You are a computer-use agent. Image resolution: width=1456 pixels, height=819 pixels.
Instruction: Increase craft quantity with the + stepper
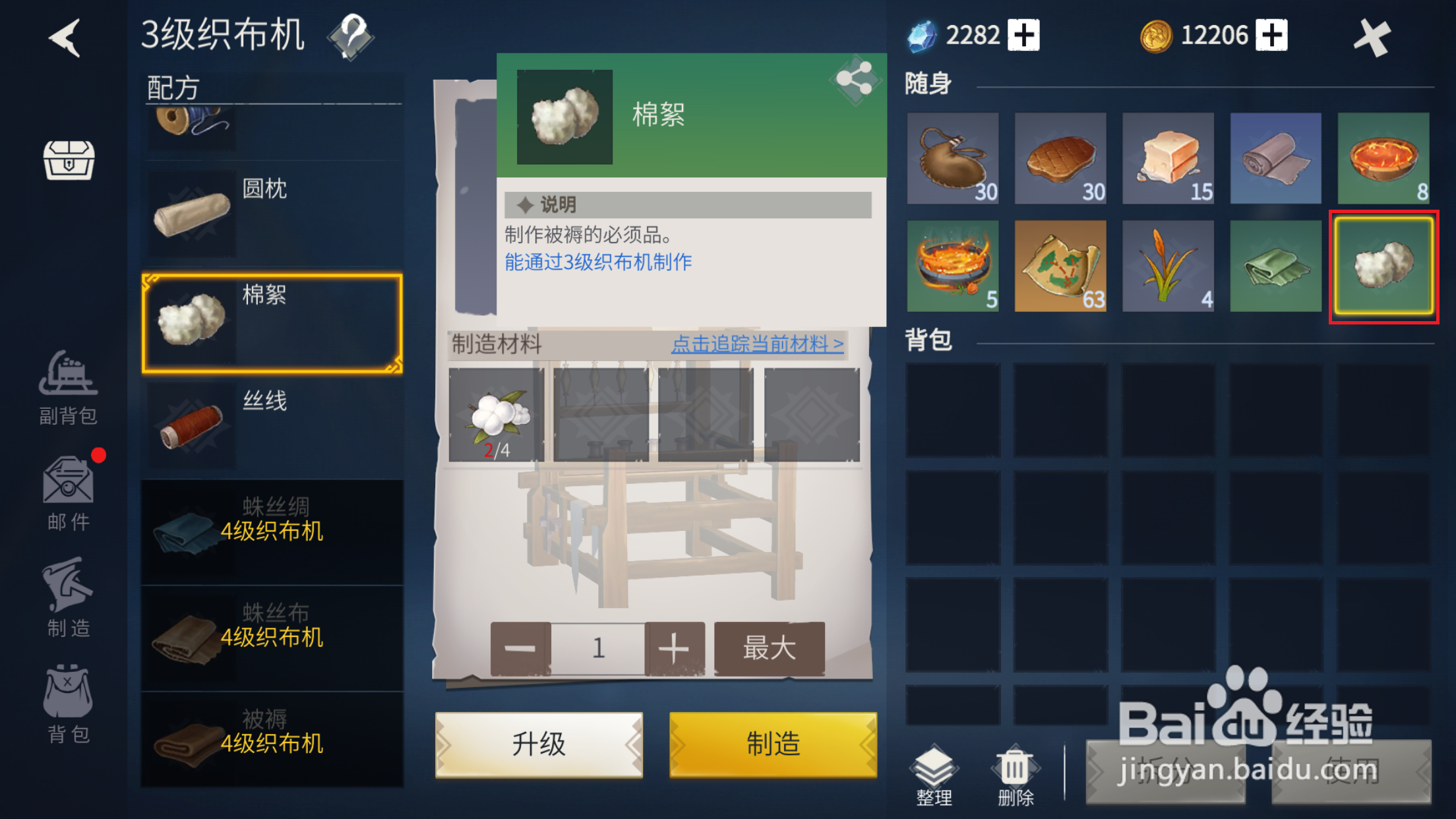click(674, 647)
